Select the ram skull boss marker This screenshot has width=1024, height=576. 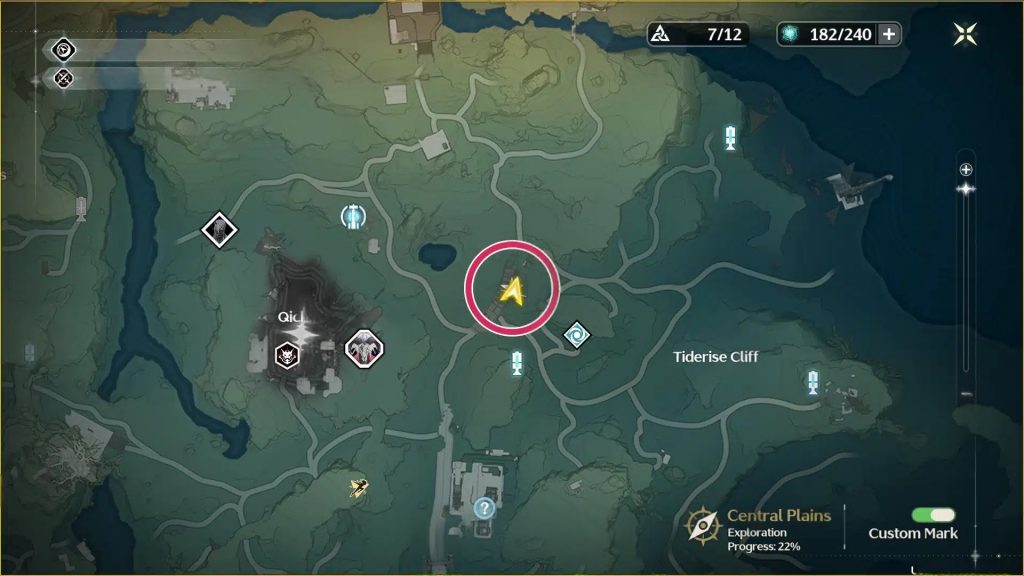364,348
